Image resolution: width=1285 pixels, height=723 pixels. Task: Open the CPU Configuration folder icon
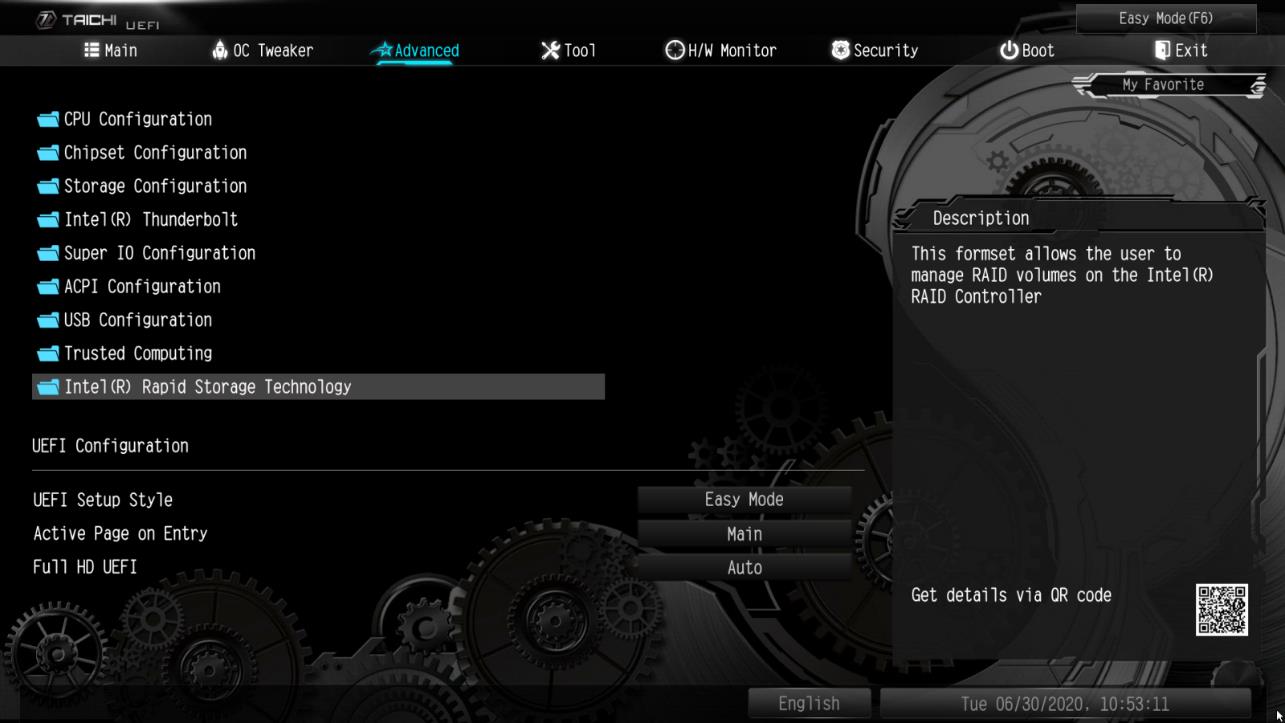[x=46, y=118]
